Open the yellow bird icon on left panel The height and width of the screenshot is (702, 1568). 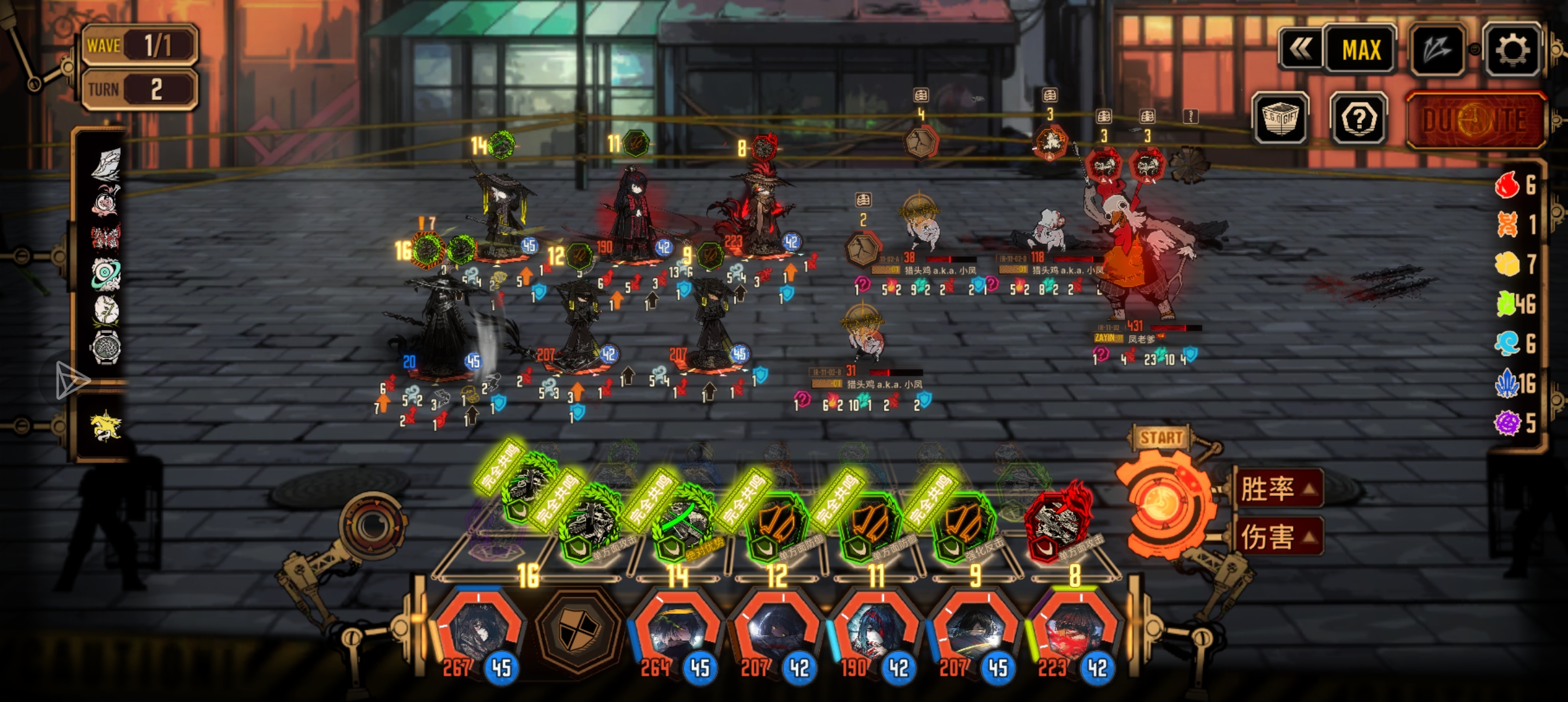(106, 426)
